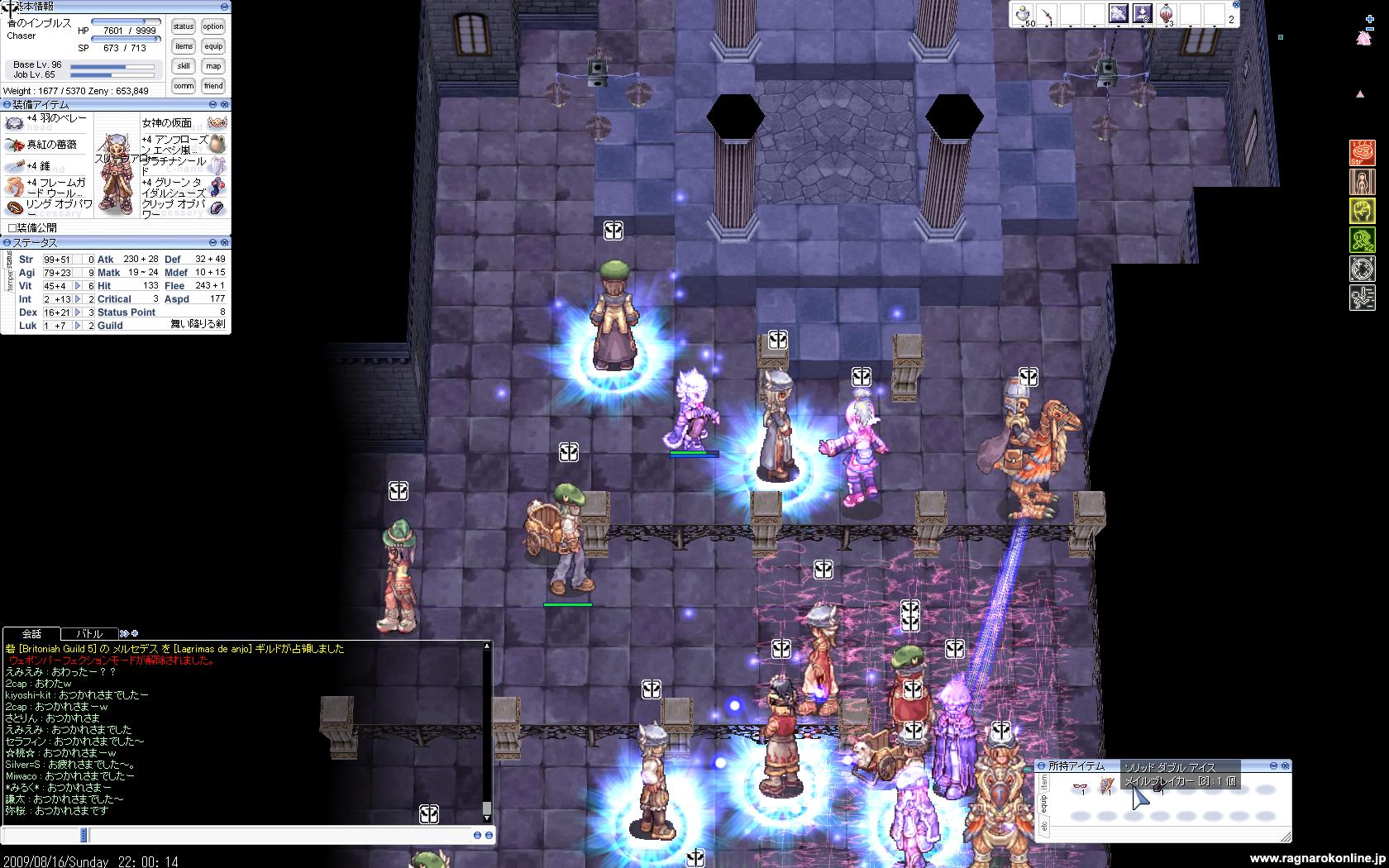This screenshot has height=868, width=1389.
Task: Open the status window button
Action: tap(184, 26)
